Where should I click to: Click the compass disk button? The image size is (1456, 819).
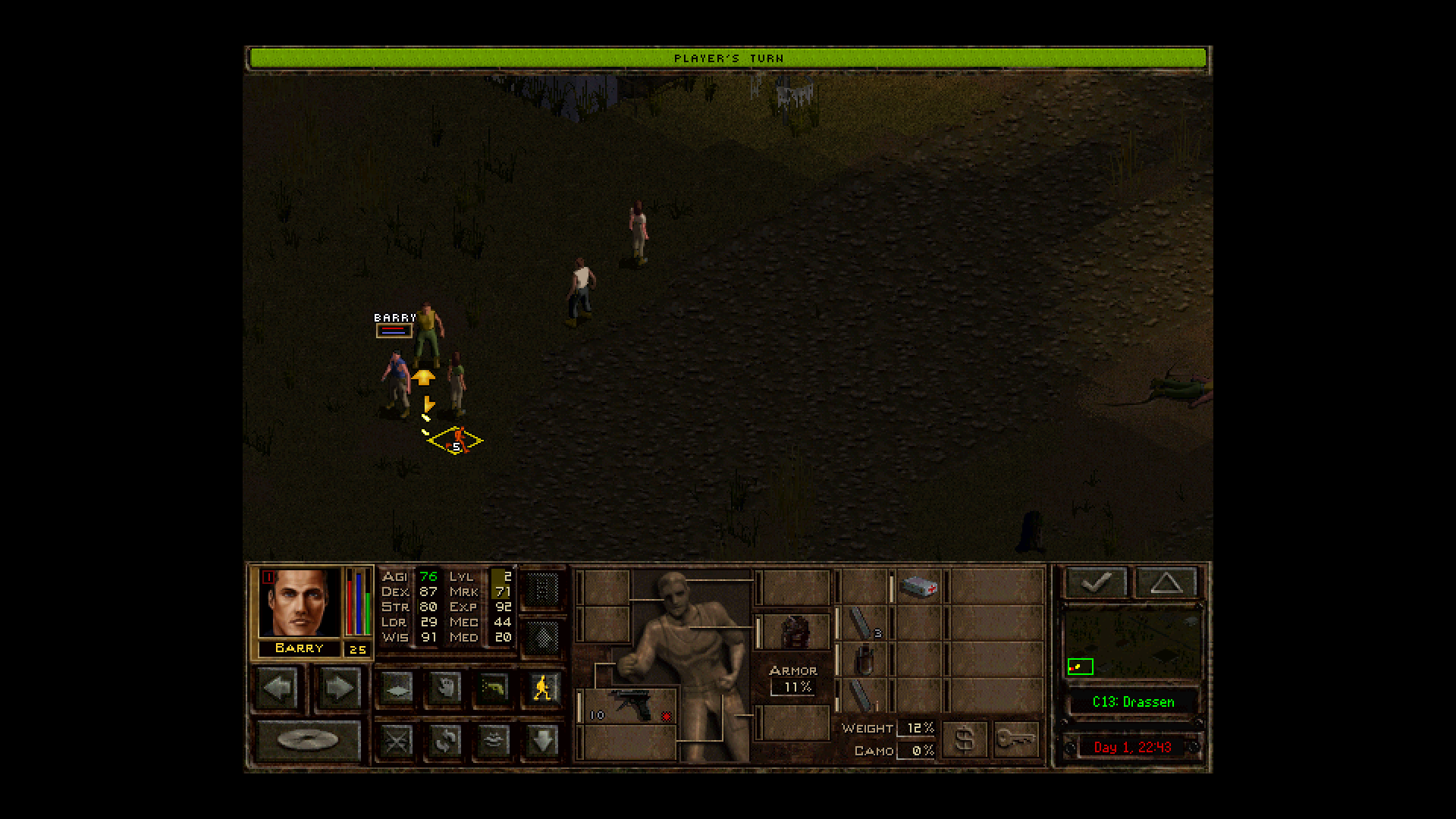(x=309, y=739)
